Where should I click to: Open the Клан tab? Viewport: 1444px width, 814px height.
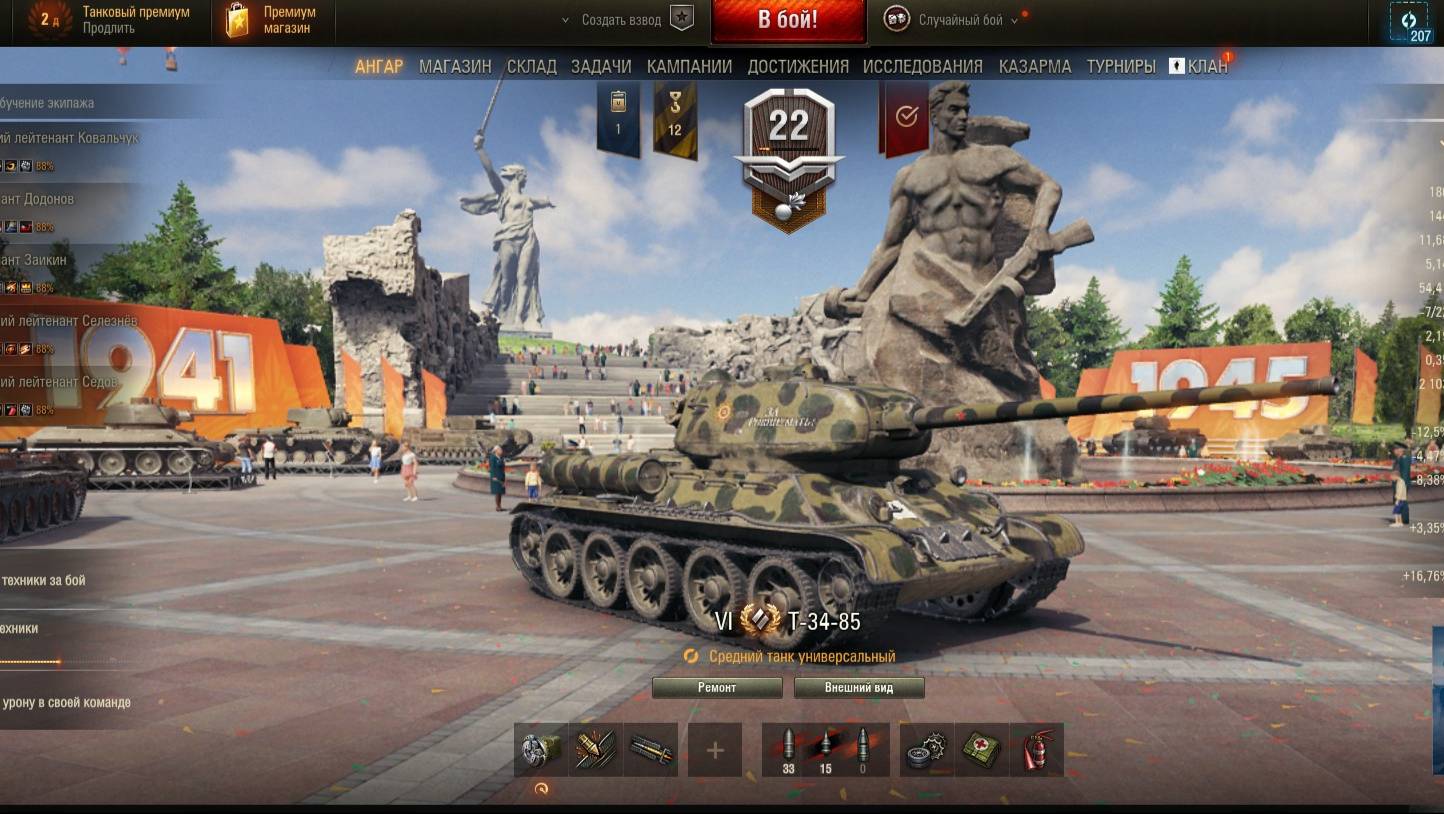pos(1199,66)
